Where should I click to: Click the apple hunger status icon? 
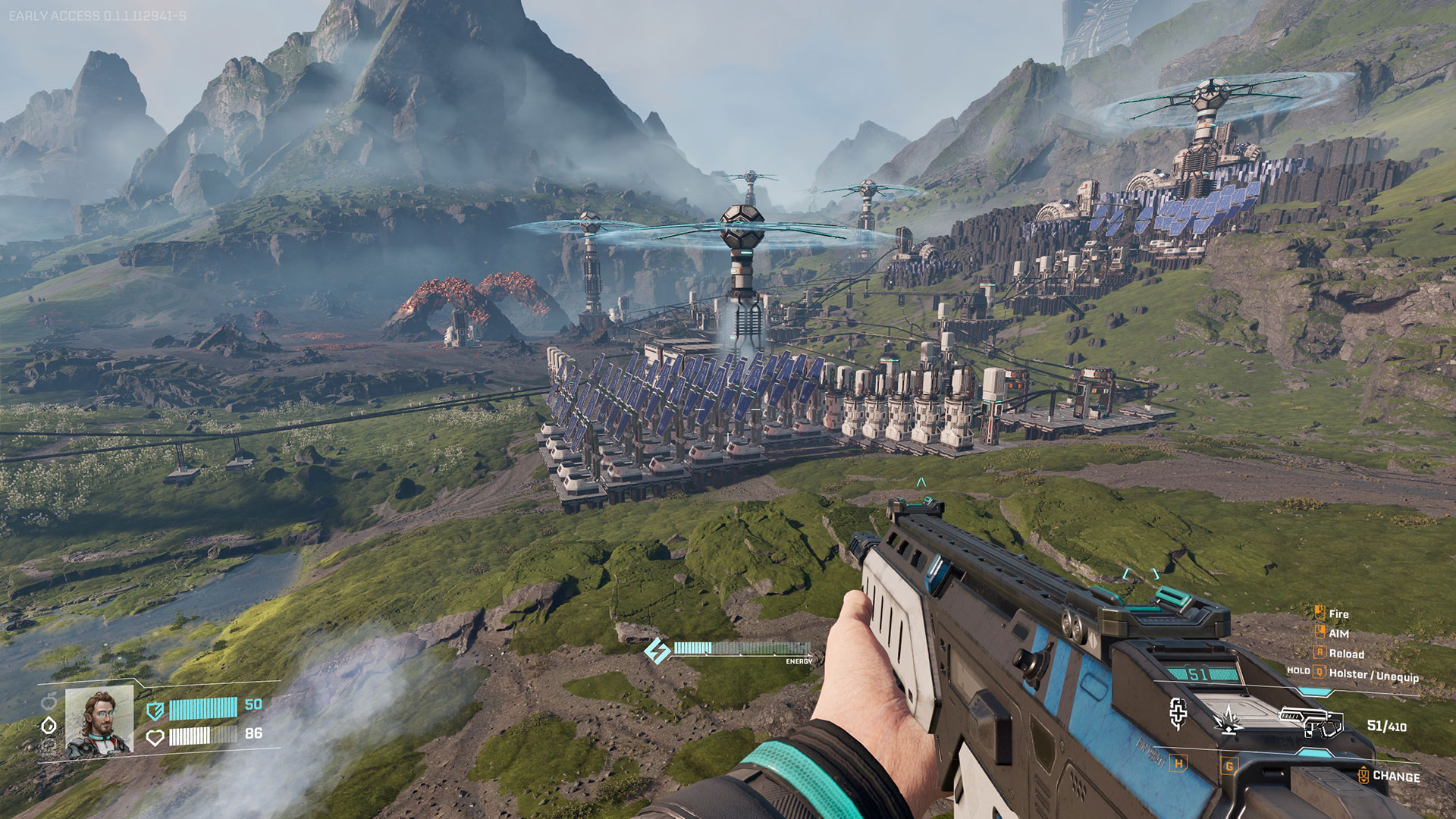49,699
